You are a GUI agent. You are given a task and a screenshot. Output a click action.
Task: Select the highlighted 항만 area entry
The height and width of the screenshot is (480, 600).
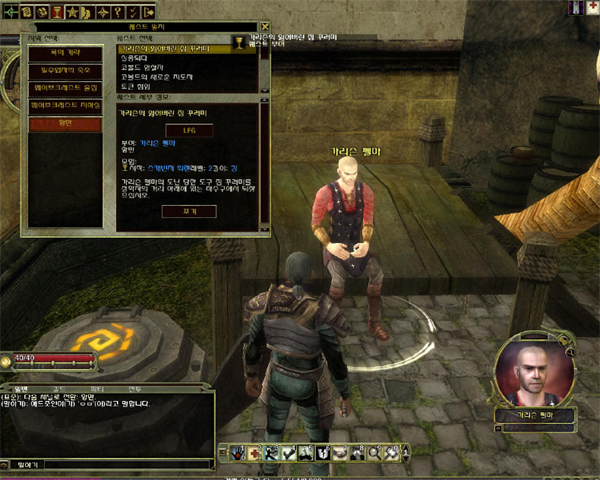click(x=64, y=124)
